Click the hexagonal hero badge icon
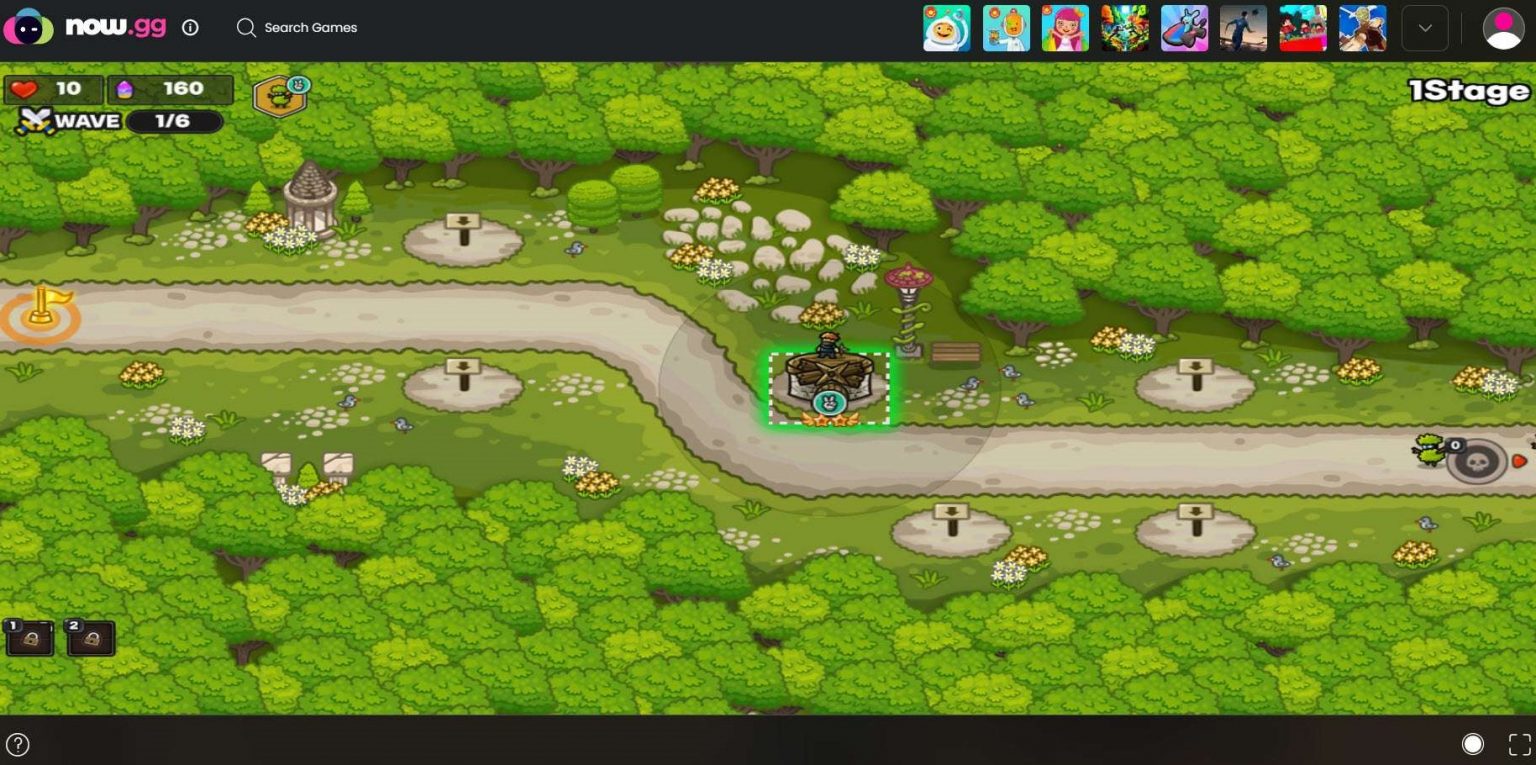Viewport: 1536px width, 765px height. click(280, 95)
